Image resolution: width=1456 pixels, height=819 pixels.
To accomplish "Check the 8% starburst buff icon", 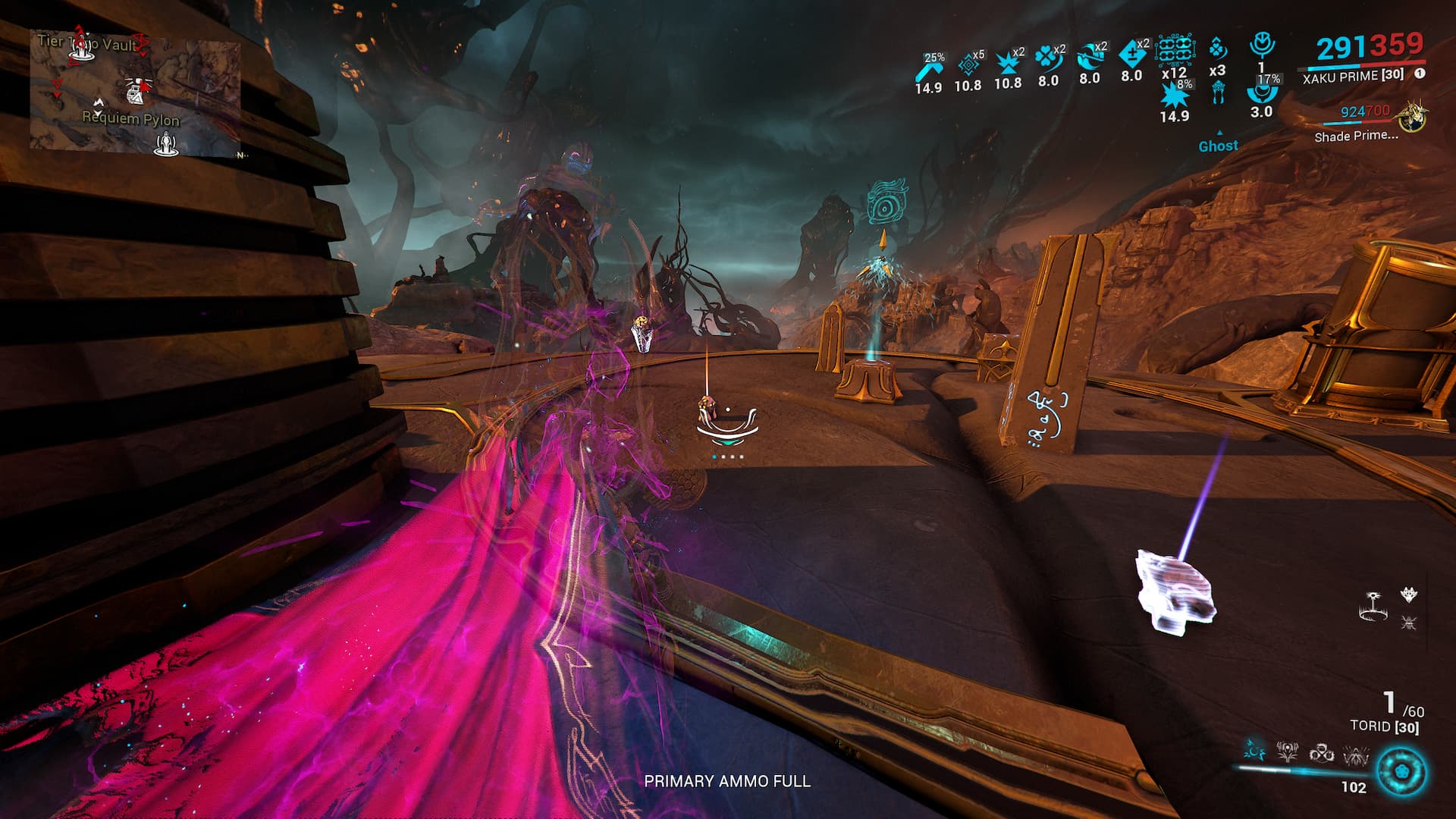I will tap(1174, 96).
